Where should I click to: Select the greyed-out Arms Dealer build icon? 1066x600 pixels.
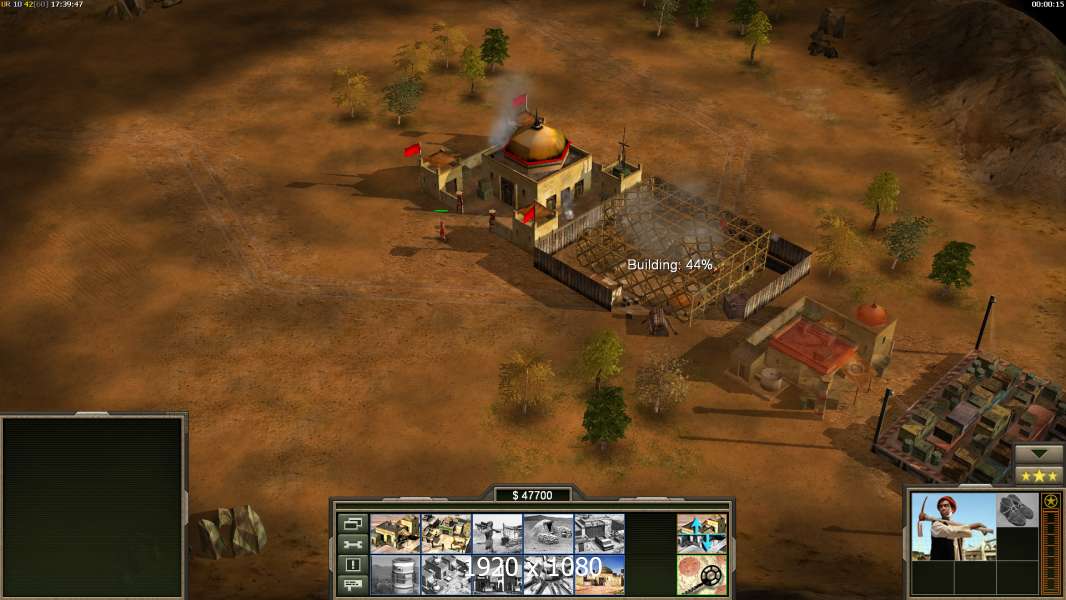[599, 533]
